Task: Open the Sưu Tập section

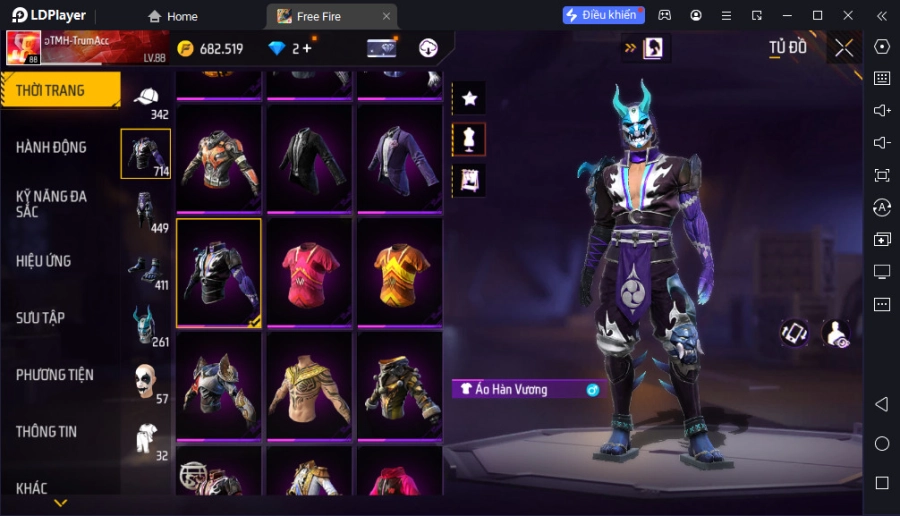Action: (x=41, y=318)
